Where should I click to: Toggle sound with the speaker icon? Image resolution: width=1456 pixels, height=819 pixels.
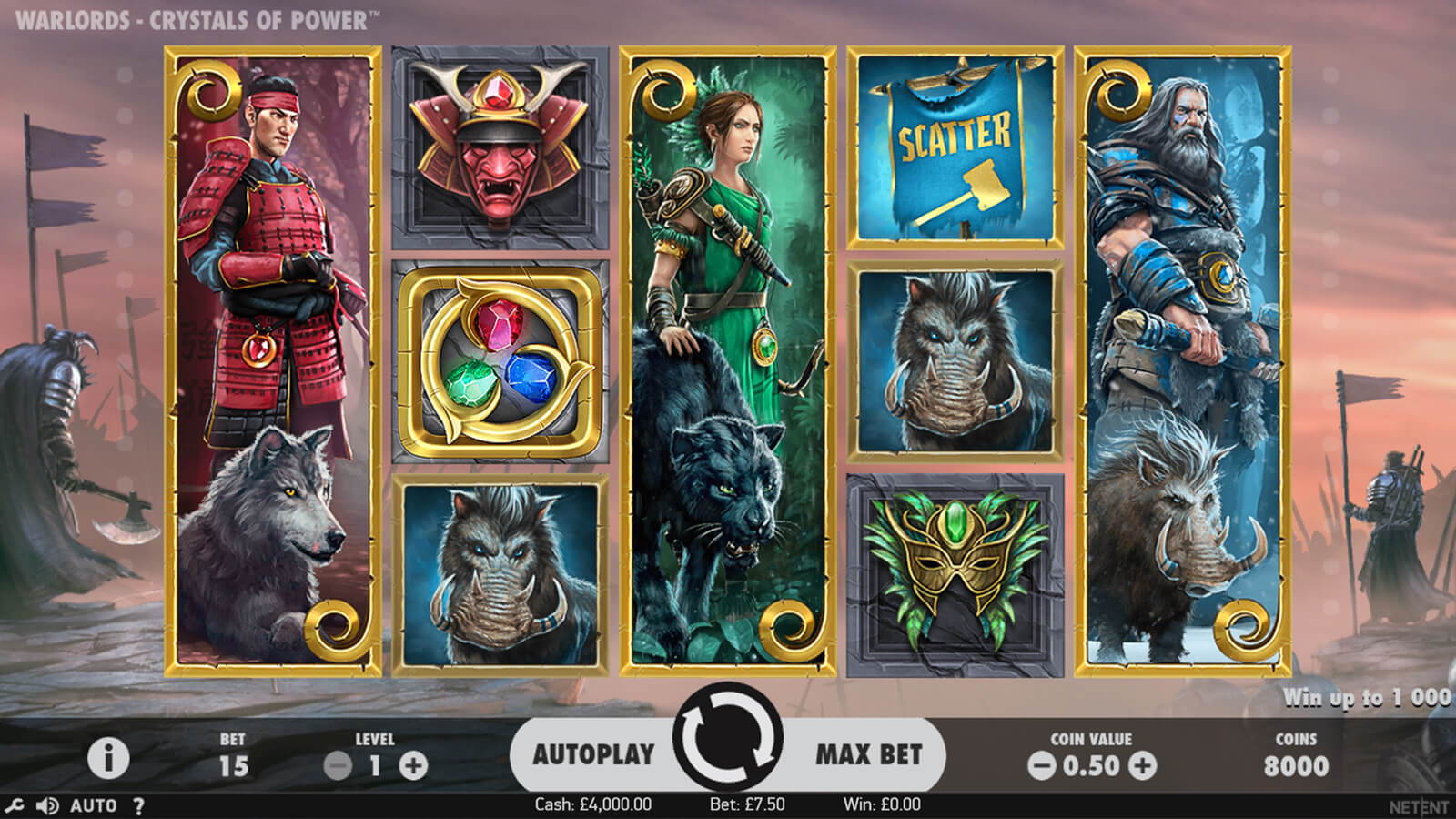(46, 805)
